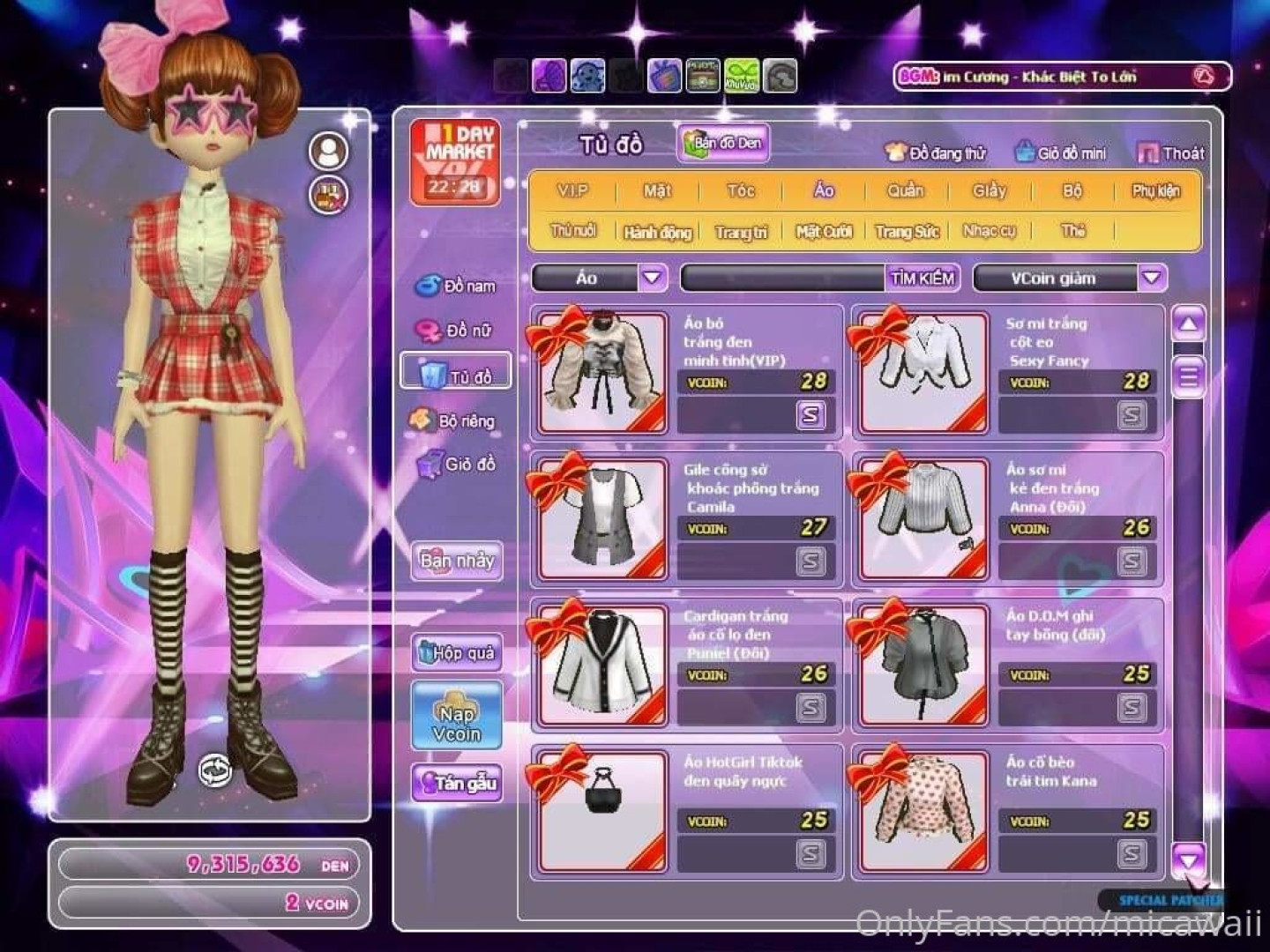Exit the shop with Thoát
1270x952 pixels.
pos(1171,153)
